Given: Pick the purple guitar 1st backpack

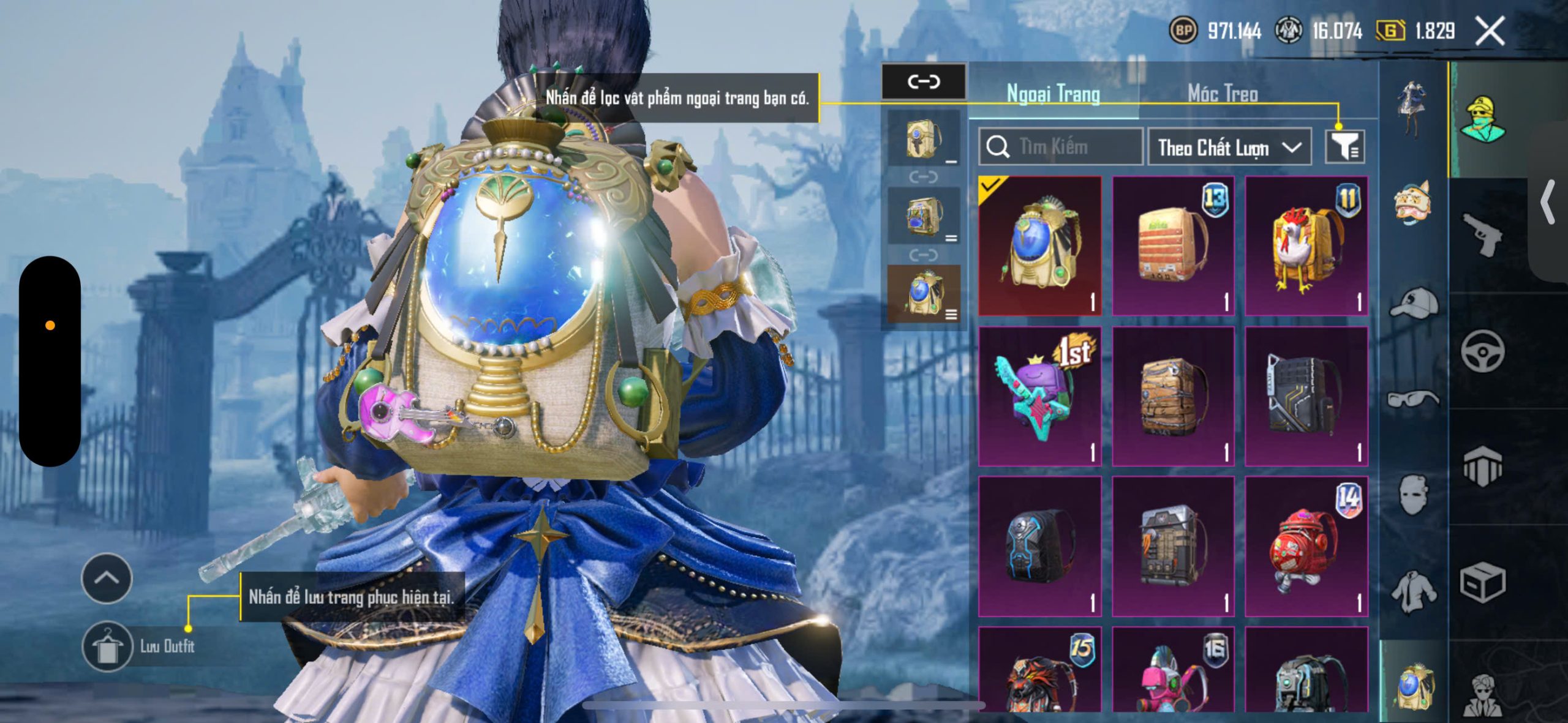Looking at the screenshot, I should 1040,396.
